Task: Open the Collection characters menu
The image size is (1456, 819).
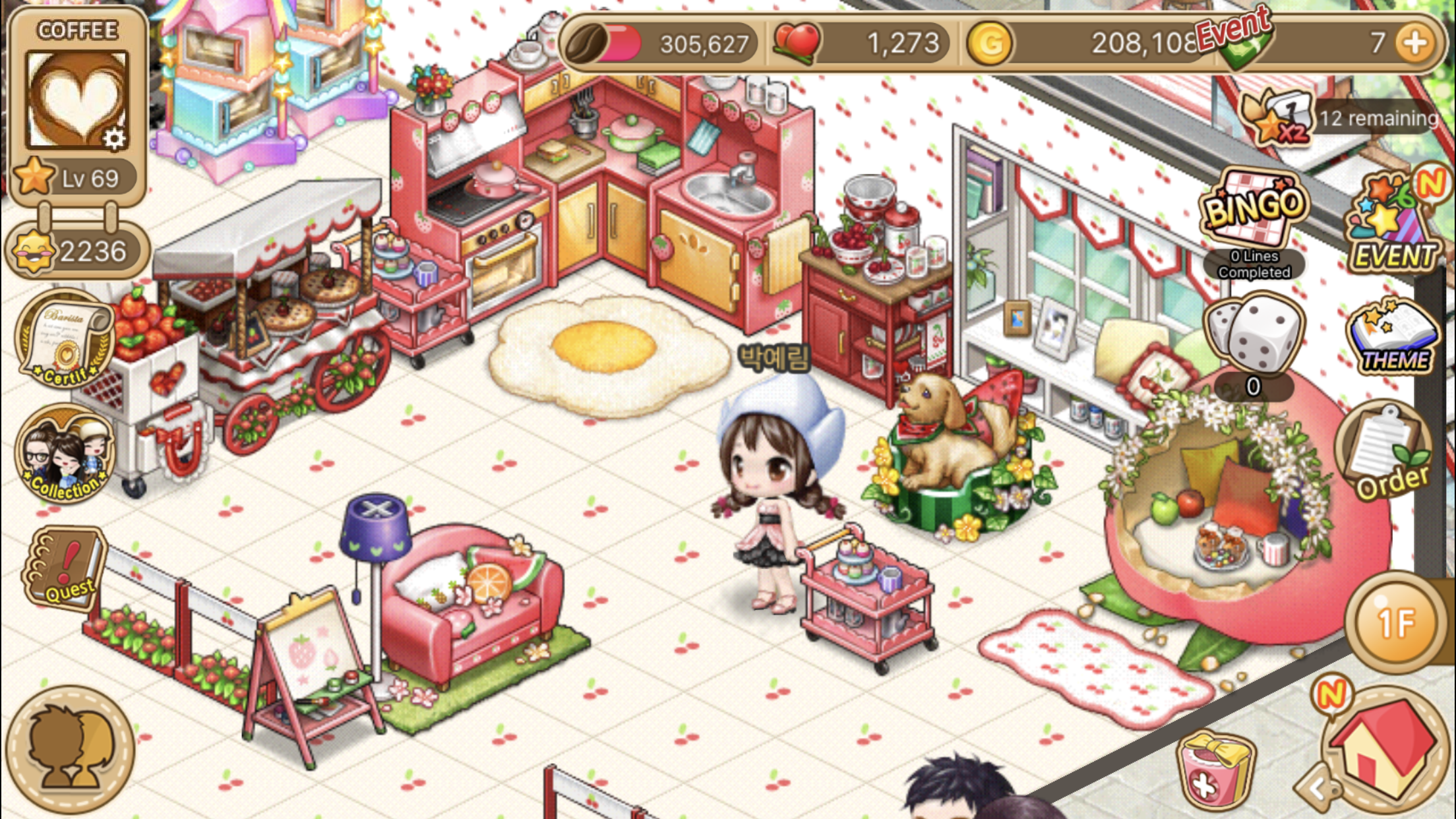Action: pyautogui.click(x=65, y=455)
